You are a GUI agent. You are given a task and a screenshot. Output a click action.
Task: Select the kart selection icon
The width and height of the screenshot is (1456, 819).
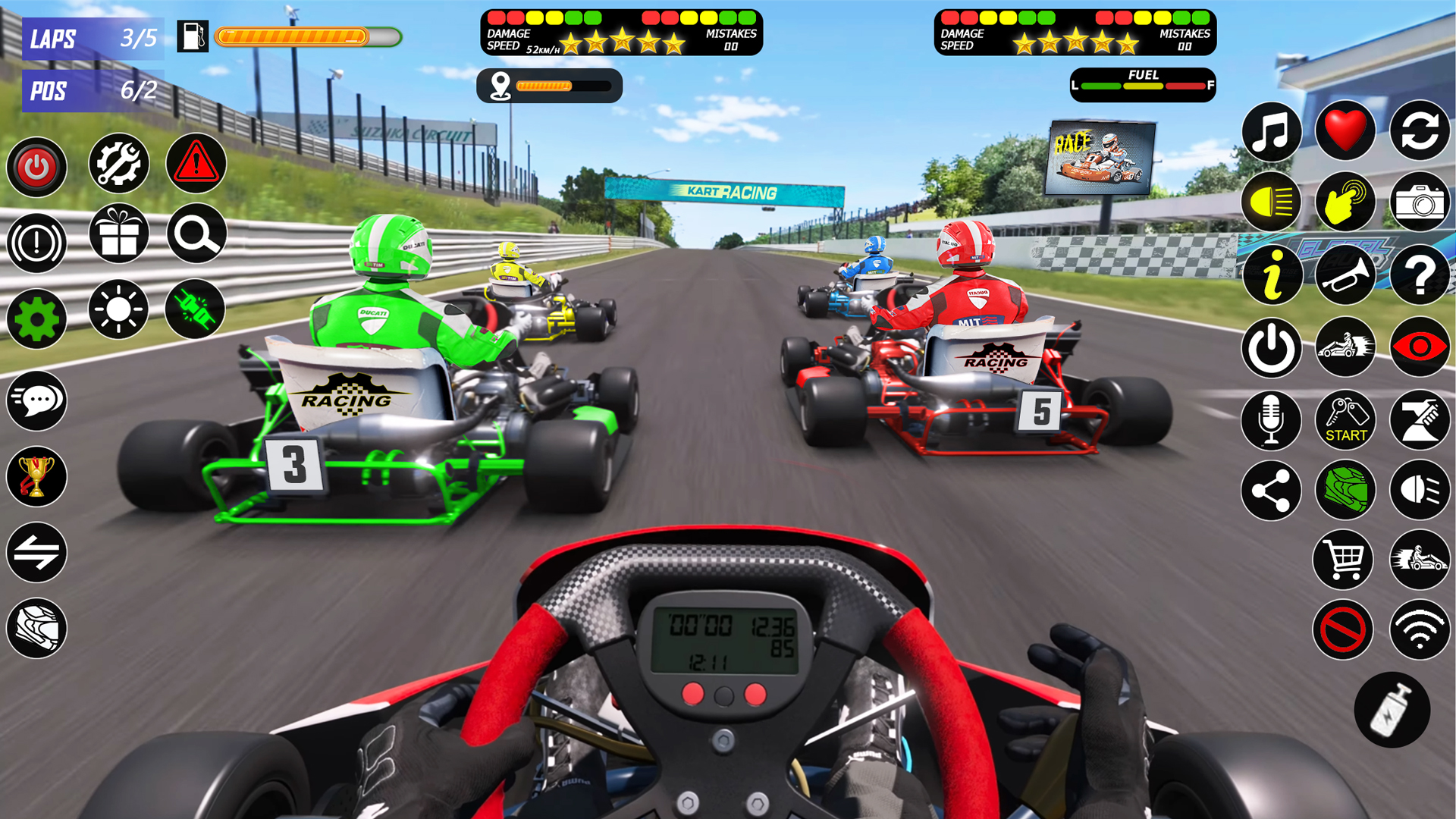click(1346, 347)
